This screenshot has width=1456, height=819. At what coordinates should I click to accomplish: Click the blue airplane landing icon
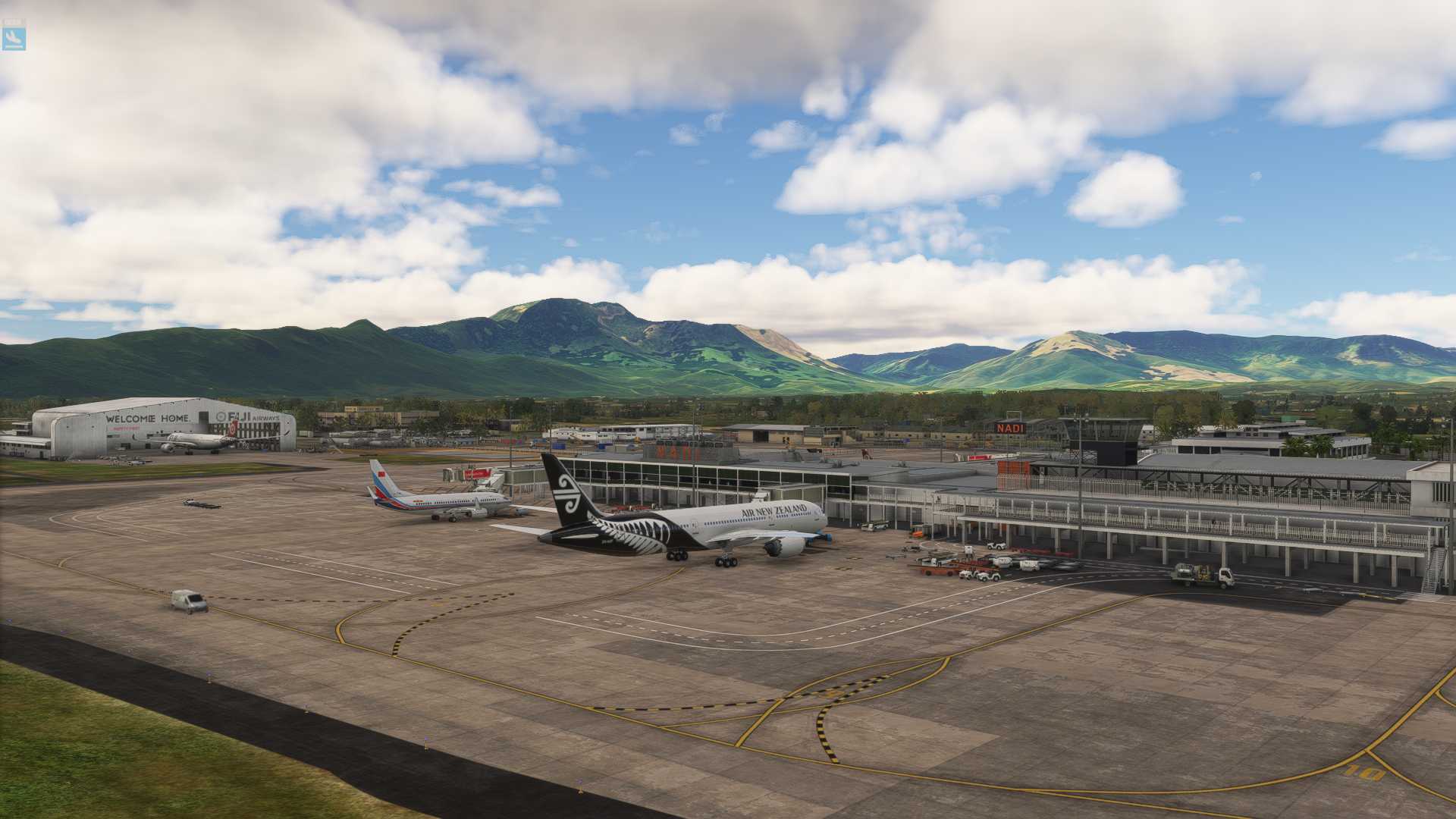coord(14,38)
